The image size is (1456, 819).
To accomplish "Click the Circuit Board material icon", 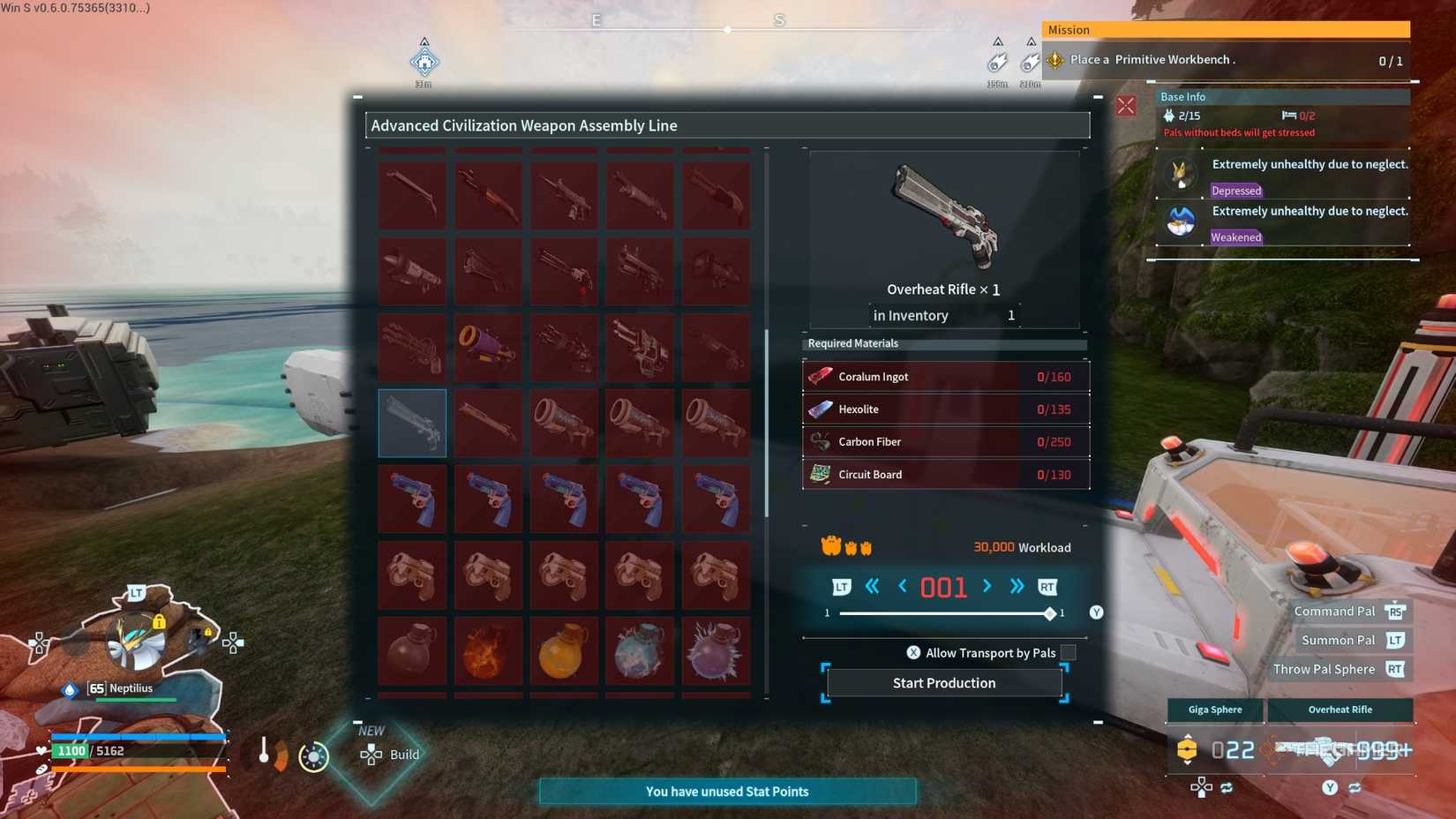I will pos(819,474).
